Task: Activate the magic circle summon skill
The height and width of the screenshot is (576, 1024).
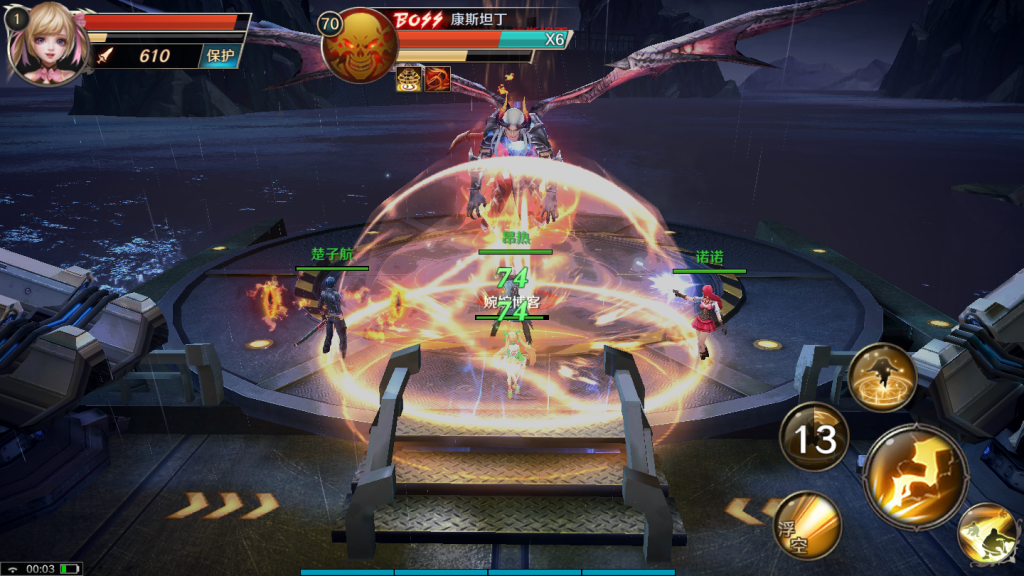Action: tap(882, 377)
